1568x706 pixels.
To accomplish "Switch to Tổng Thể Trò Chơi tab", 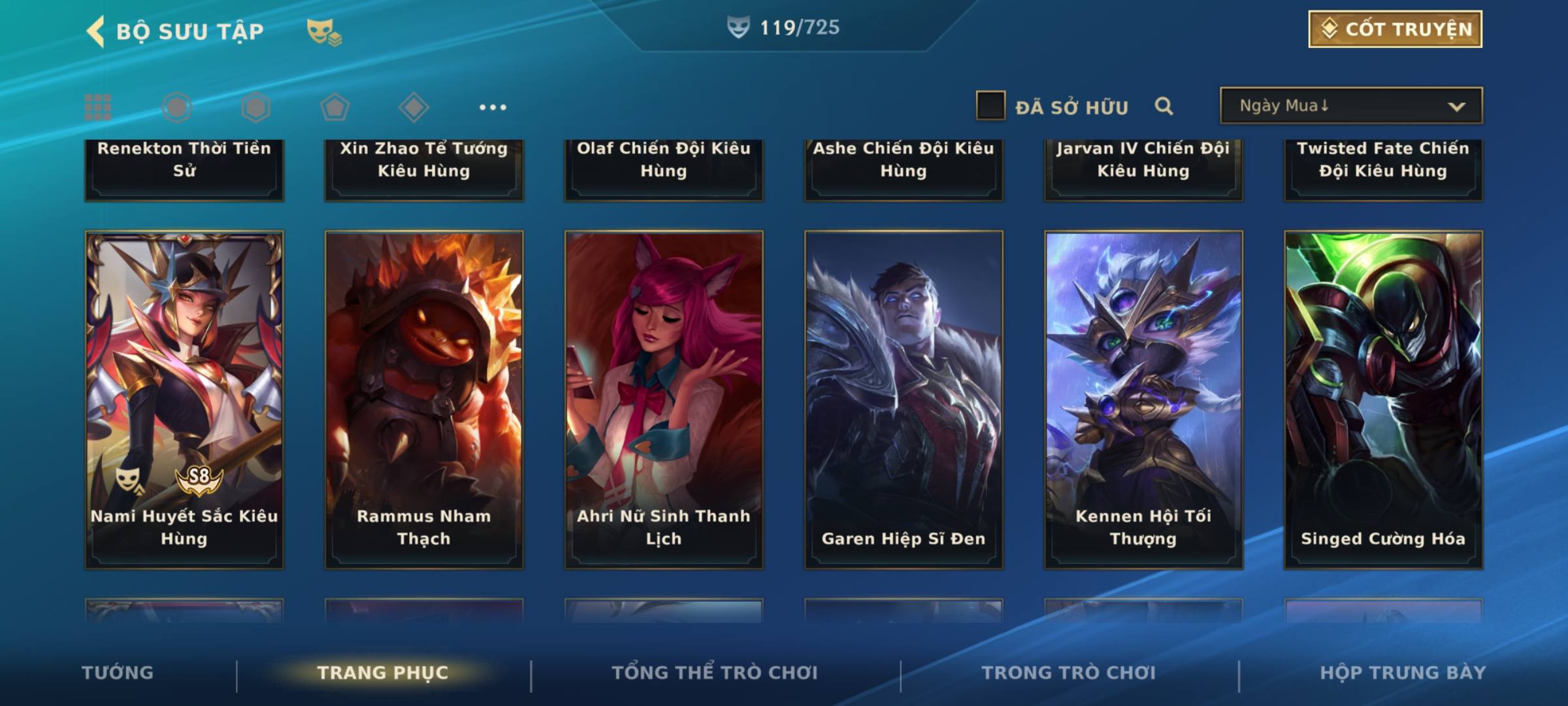I will point(715,673).
